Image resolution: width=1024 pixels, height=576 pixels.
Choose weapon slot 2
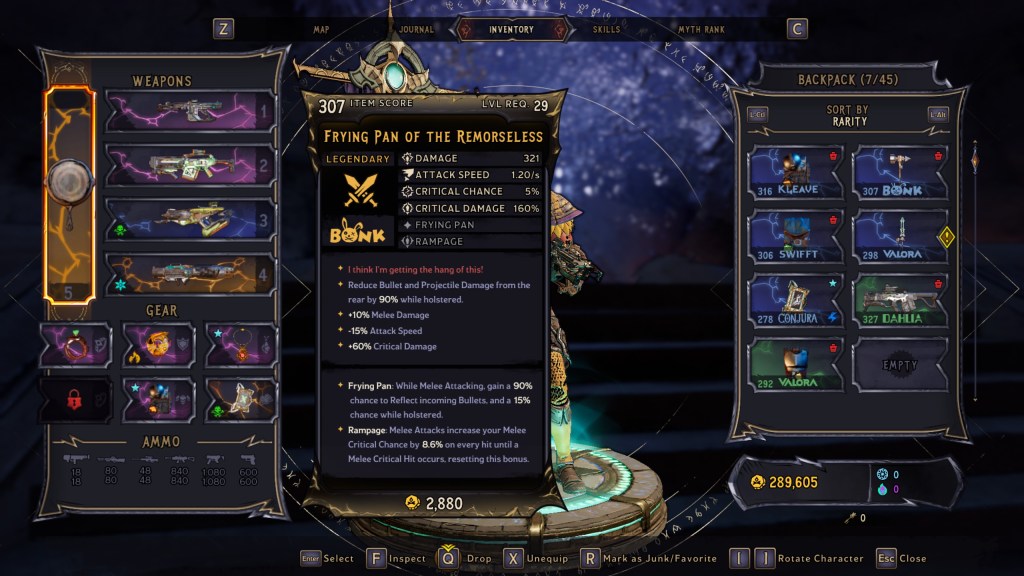[x=190, y=165]
